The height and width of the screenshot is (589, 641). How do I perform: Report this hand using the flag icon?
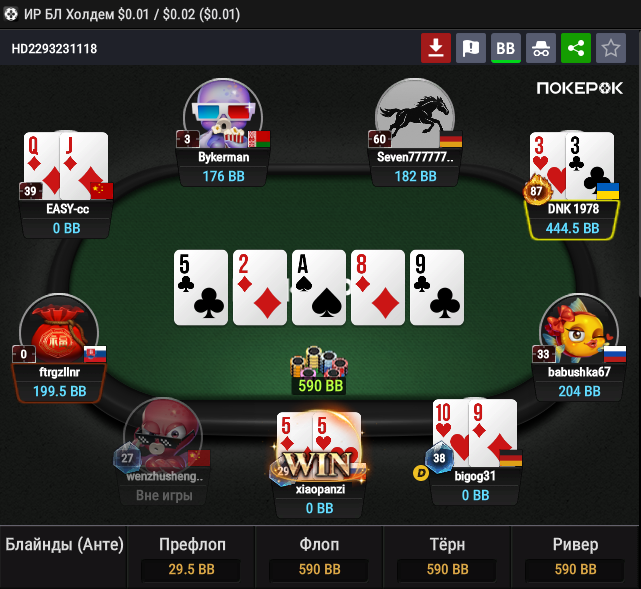point(470,48)
